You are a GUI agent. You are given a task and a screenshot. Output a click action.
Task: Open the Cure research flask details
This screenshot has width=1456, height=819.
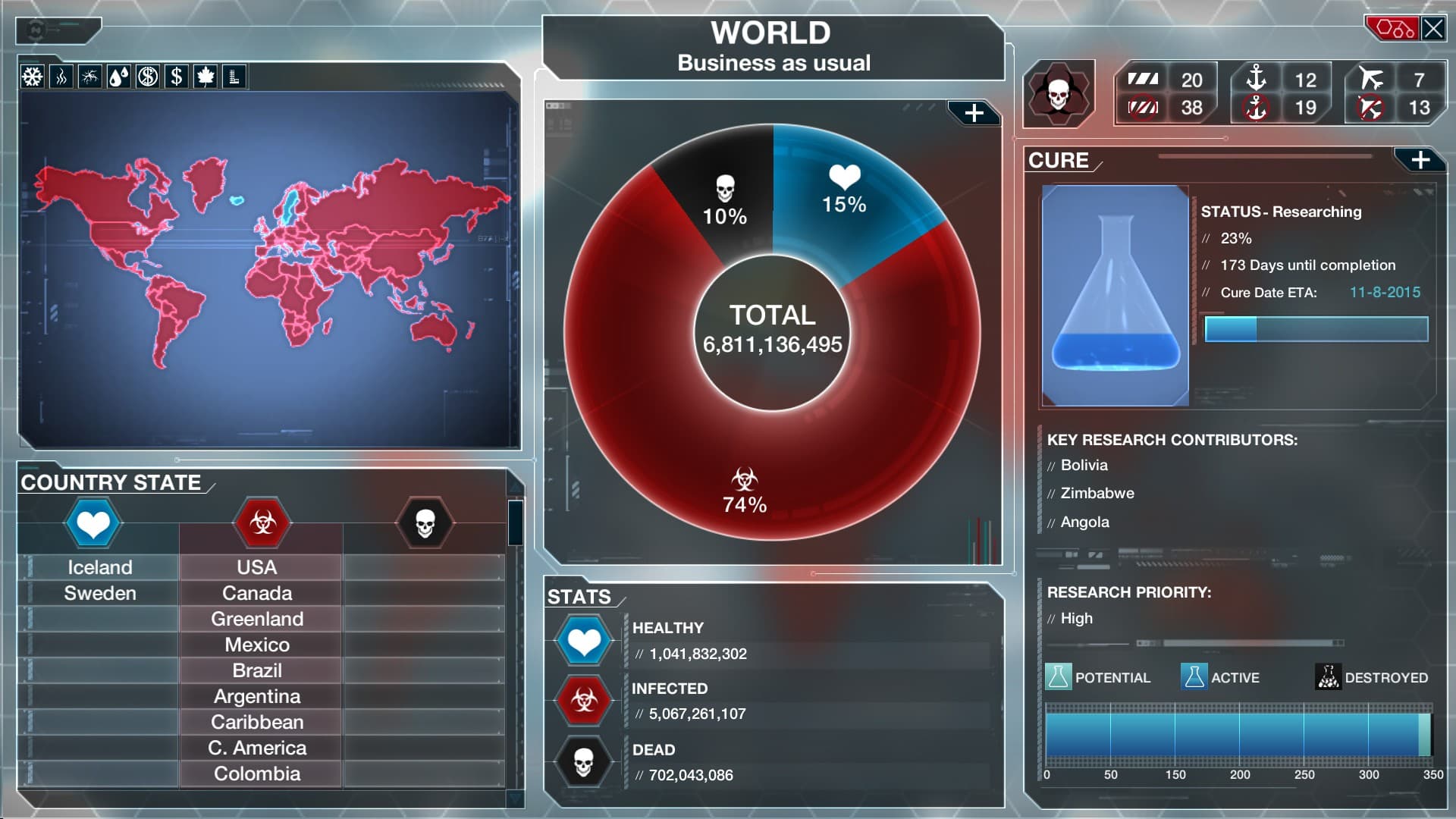[x=1114, y=296]
